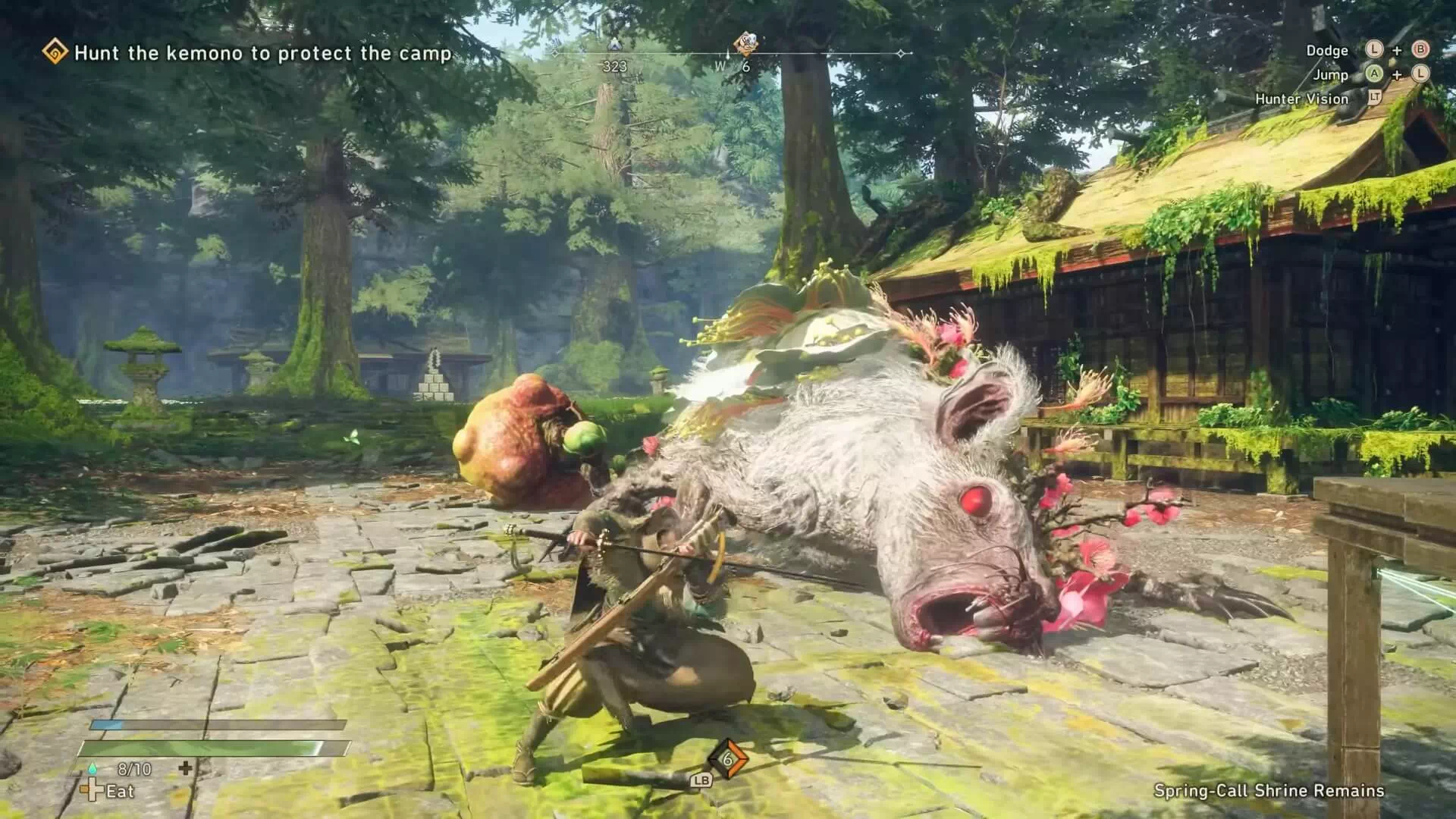The width and height of the screenshot is (1456, 819).
Task: Select the quest objective diamond icon
Action: (55, 52)
